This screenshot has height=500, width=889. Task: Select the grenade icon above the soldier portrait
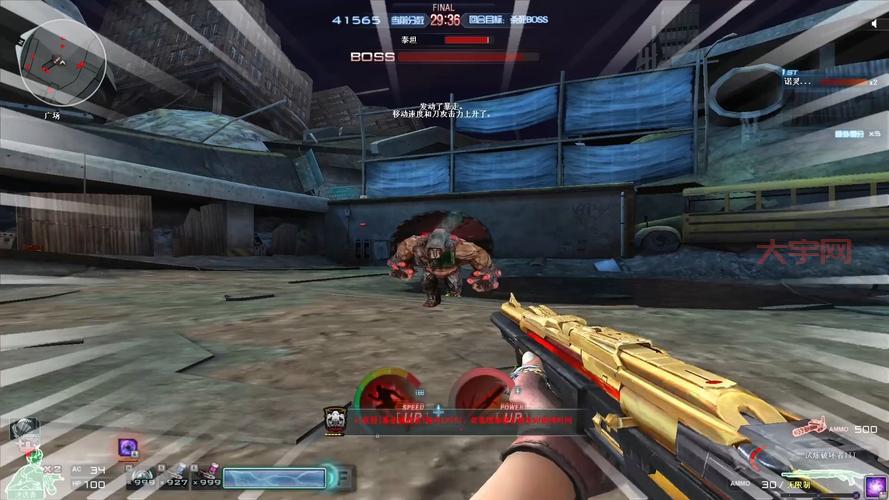click(24, 429)
